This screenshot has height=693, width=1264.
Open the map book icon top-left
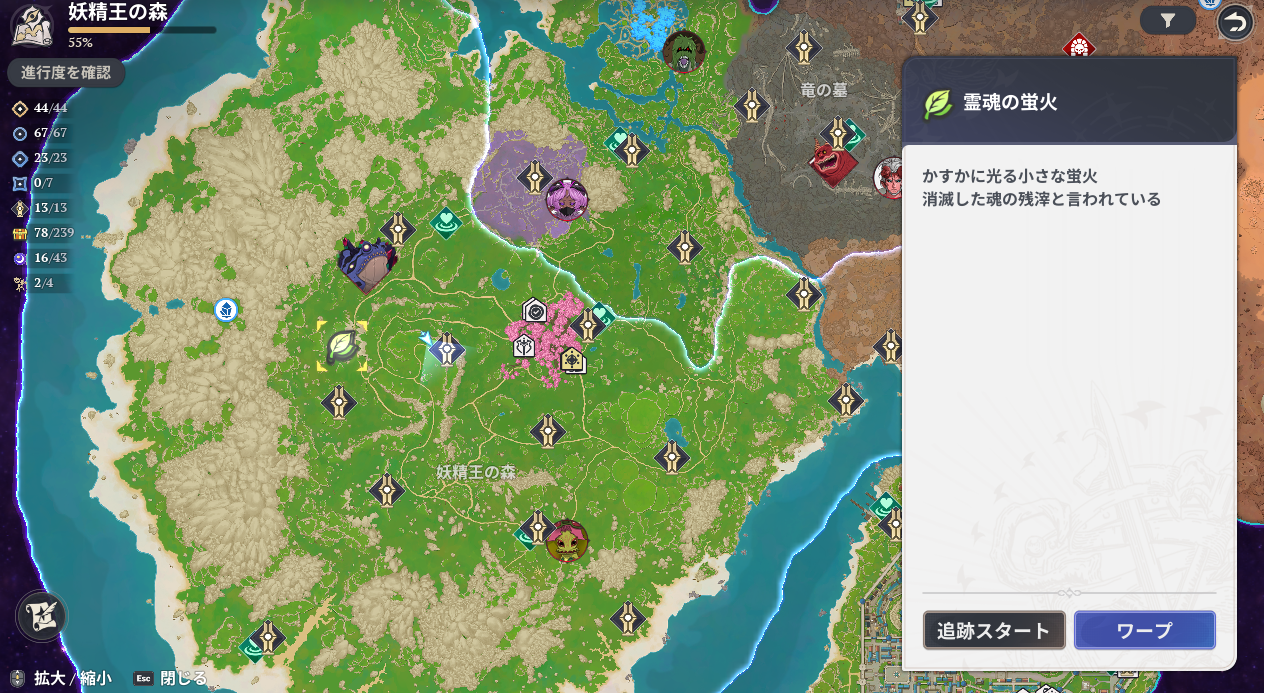pyautogui.click(x=31, y=25)
